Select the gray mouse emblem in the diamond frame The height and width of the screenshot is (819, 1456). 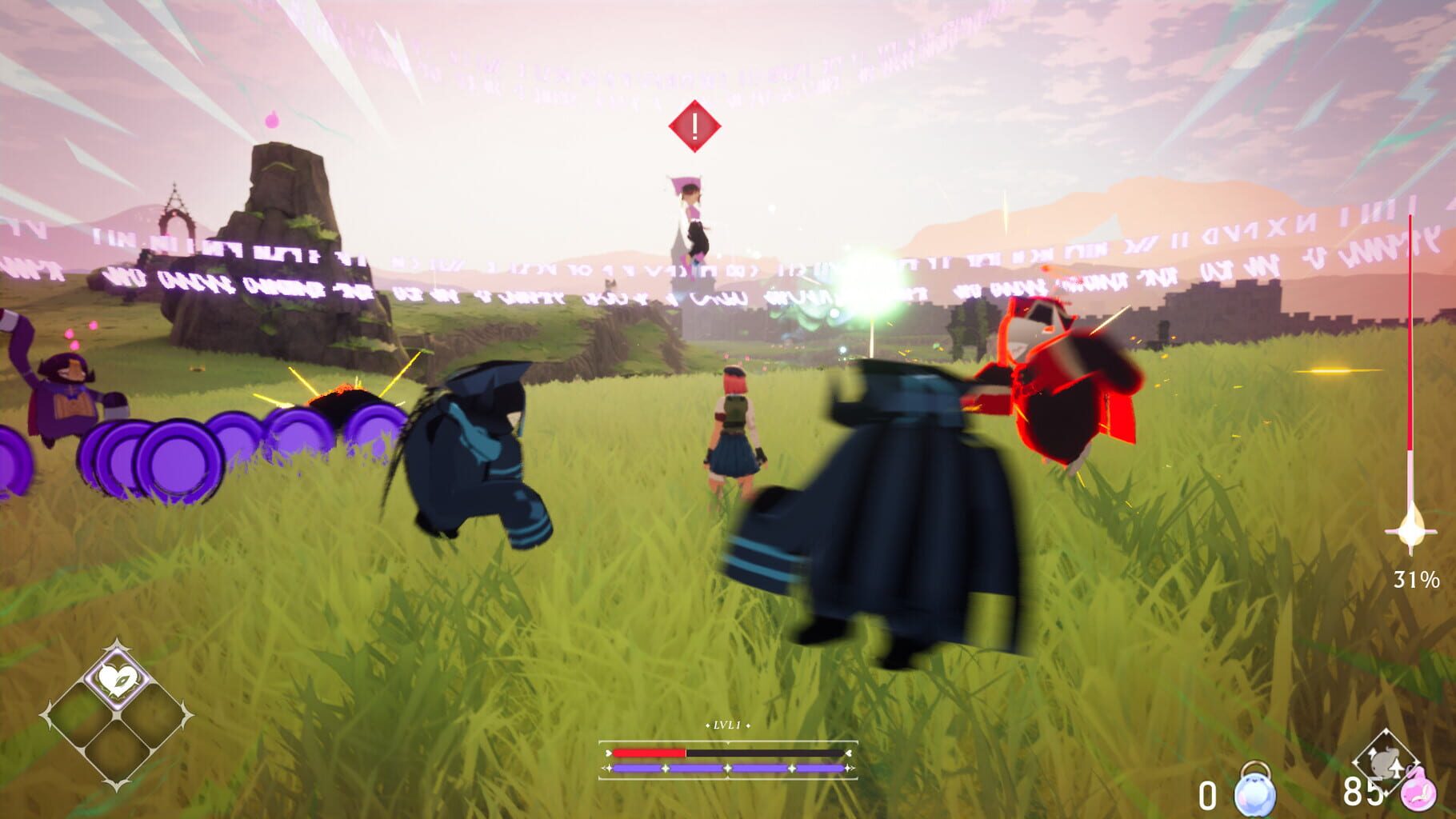pyautogui.click(x=1386, y=761)
